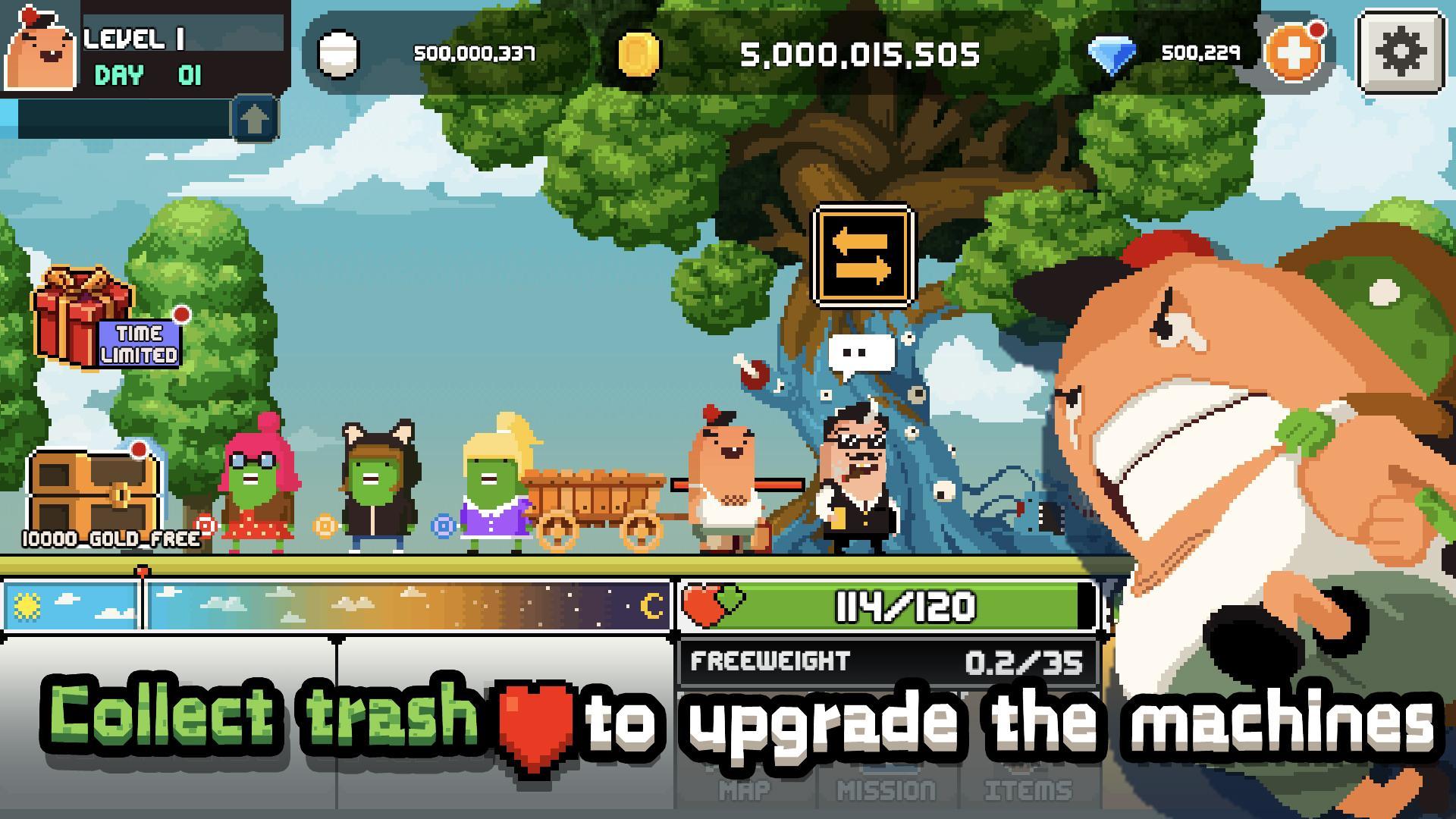Expand the panel using the up arrow
Screen dimensions: 1456x819
pos(255,118)
